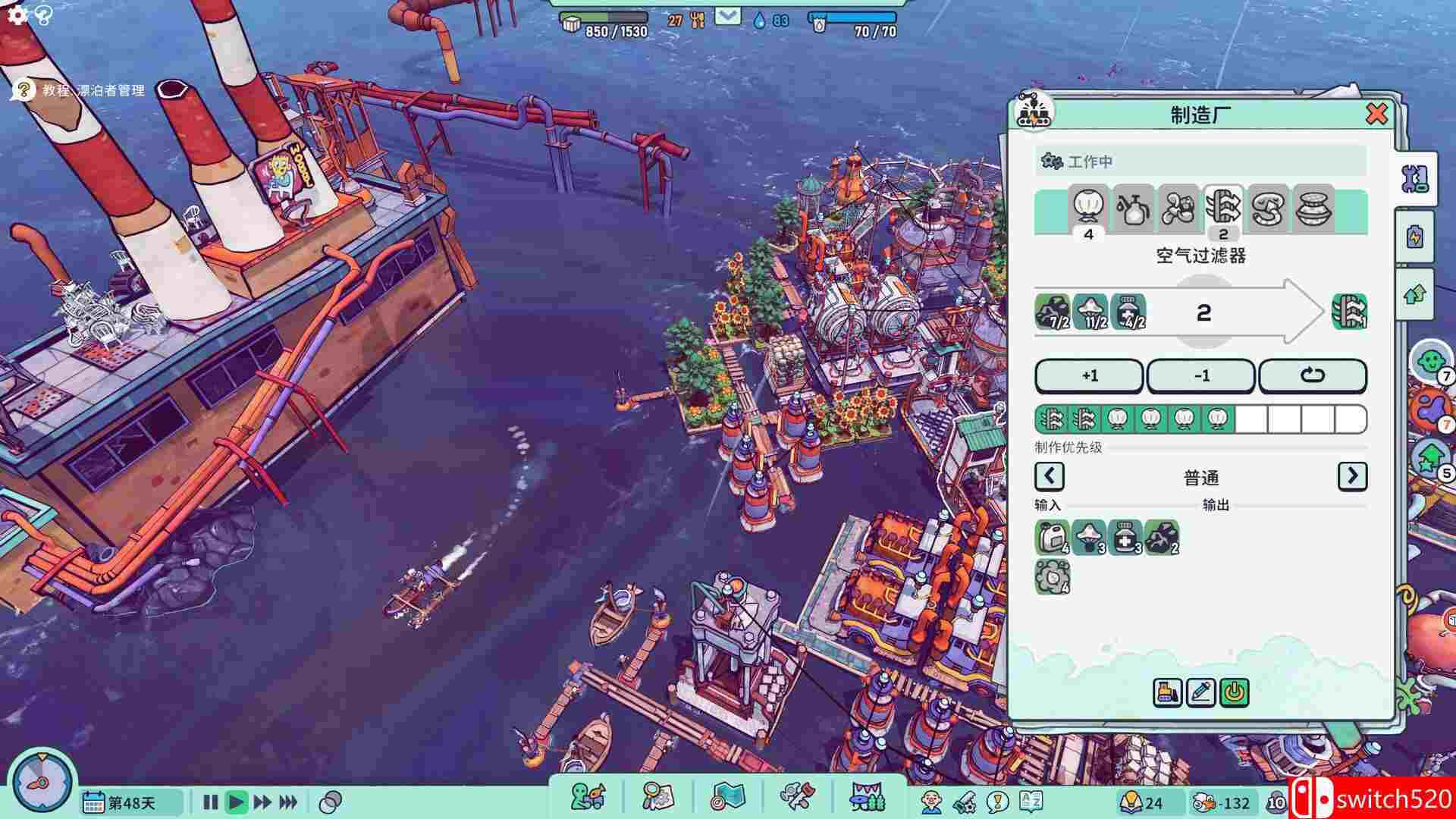Select the spray bottle recipe
The image size is (1456, 819).
point(1133,209)
